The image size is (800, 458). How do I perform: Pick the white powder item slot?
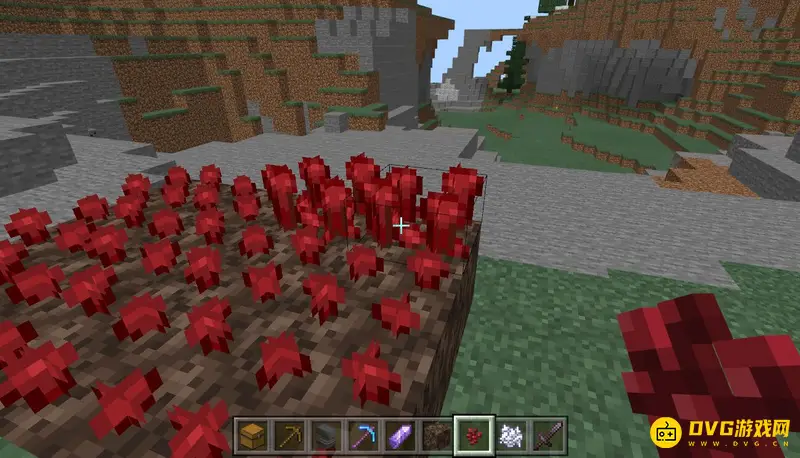coord(509,436)
